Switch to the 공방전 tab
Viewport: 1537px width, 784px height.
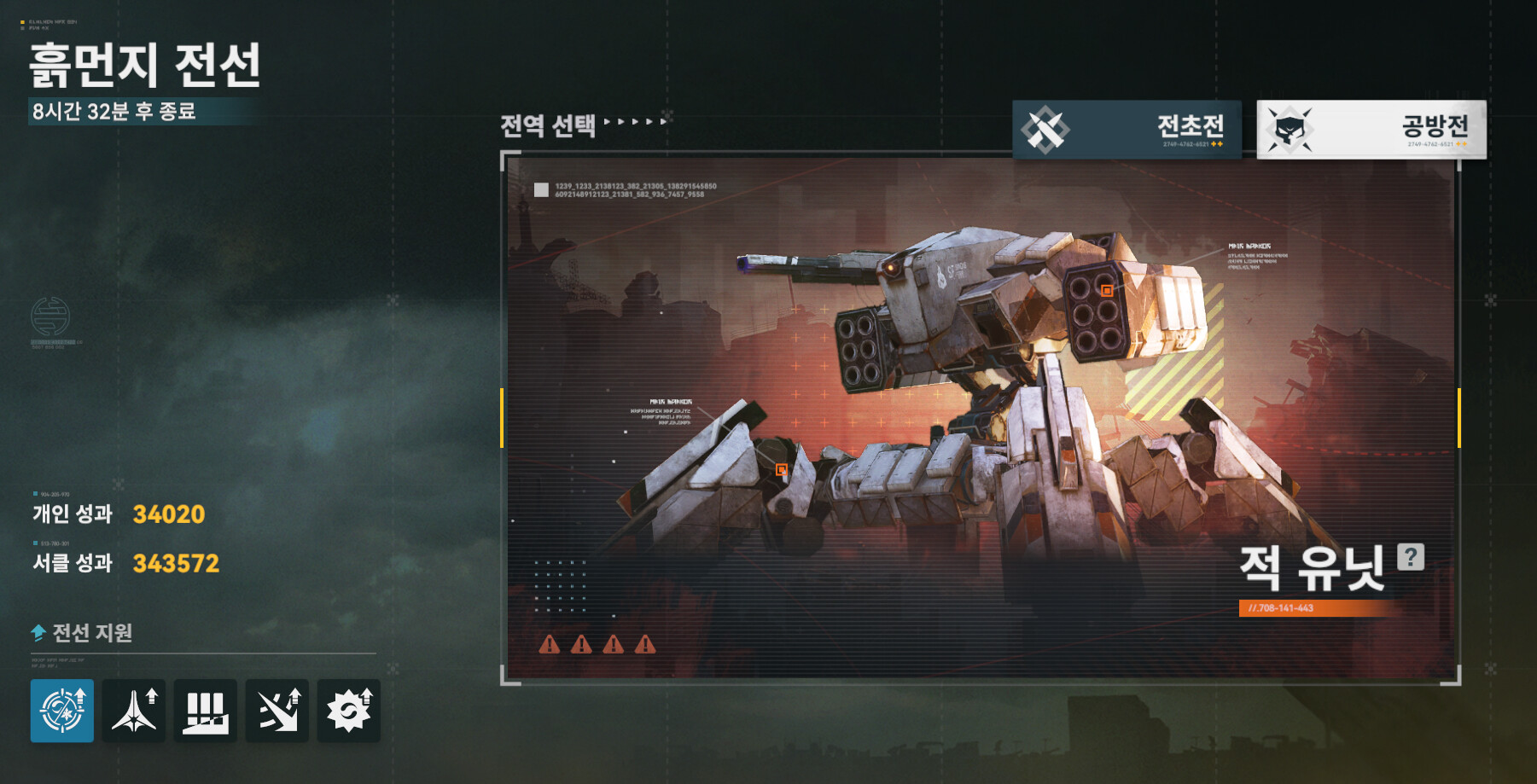click(1371, 129)
